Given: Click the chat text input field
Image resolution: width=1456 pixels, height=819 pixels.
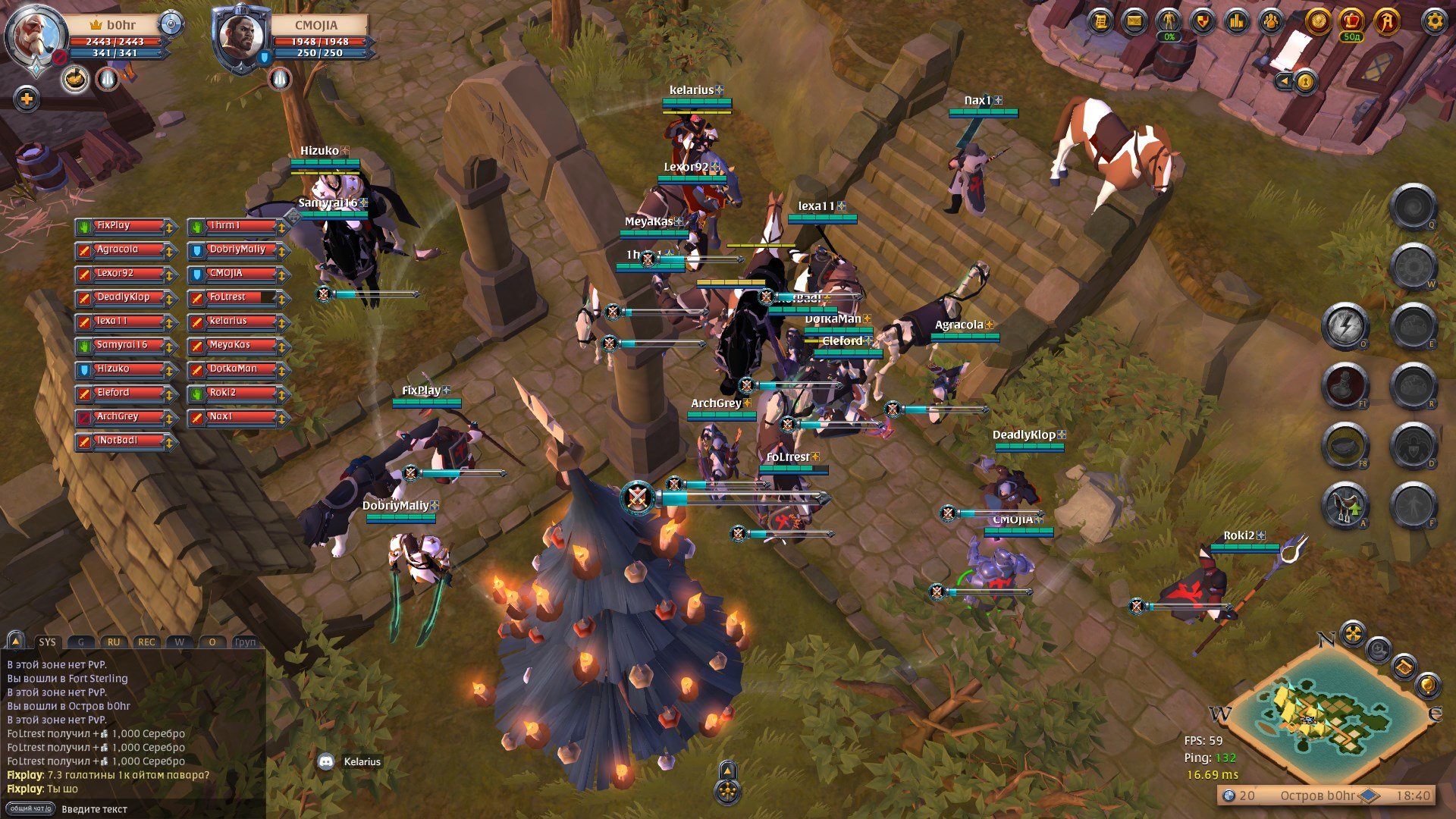Looking at the screenshot, I should (x=159, y=809).
